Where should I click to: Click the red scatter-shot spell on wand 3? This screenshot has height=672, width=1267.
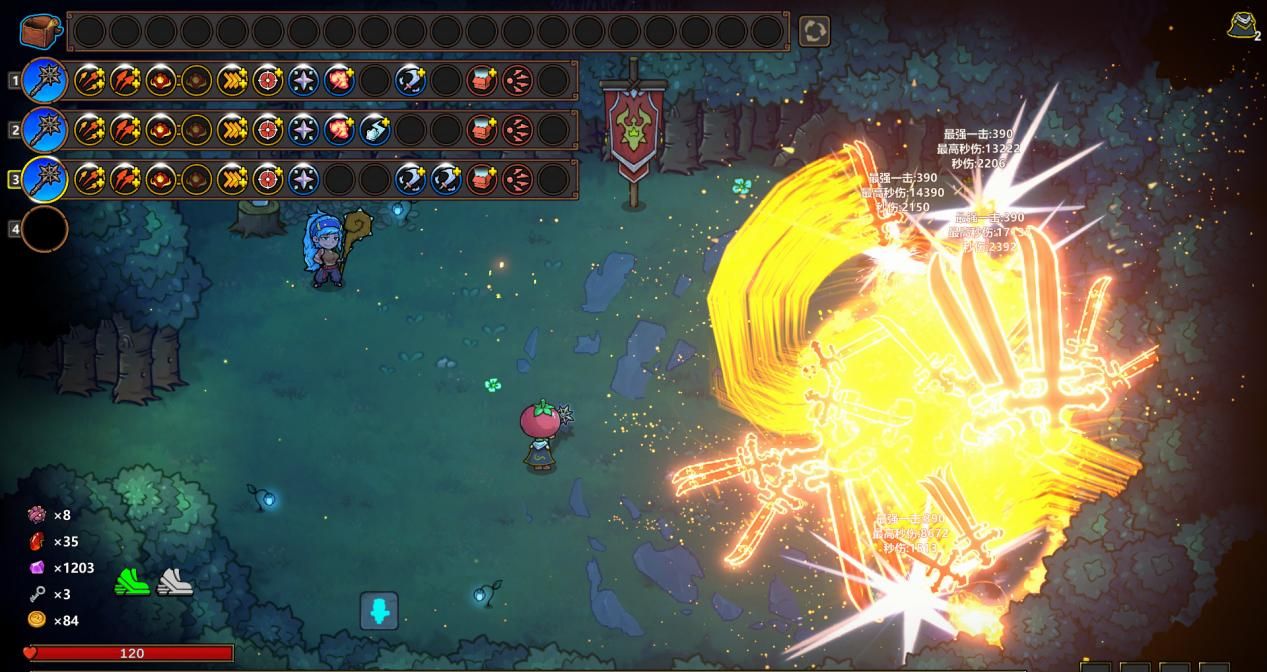[517, 180]
